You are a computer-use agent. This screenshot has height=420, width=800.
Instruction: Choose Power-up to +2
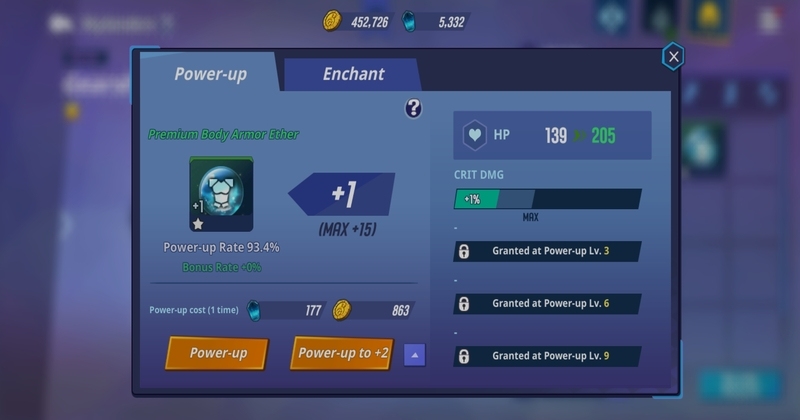pos(343,353)
